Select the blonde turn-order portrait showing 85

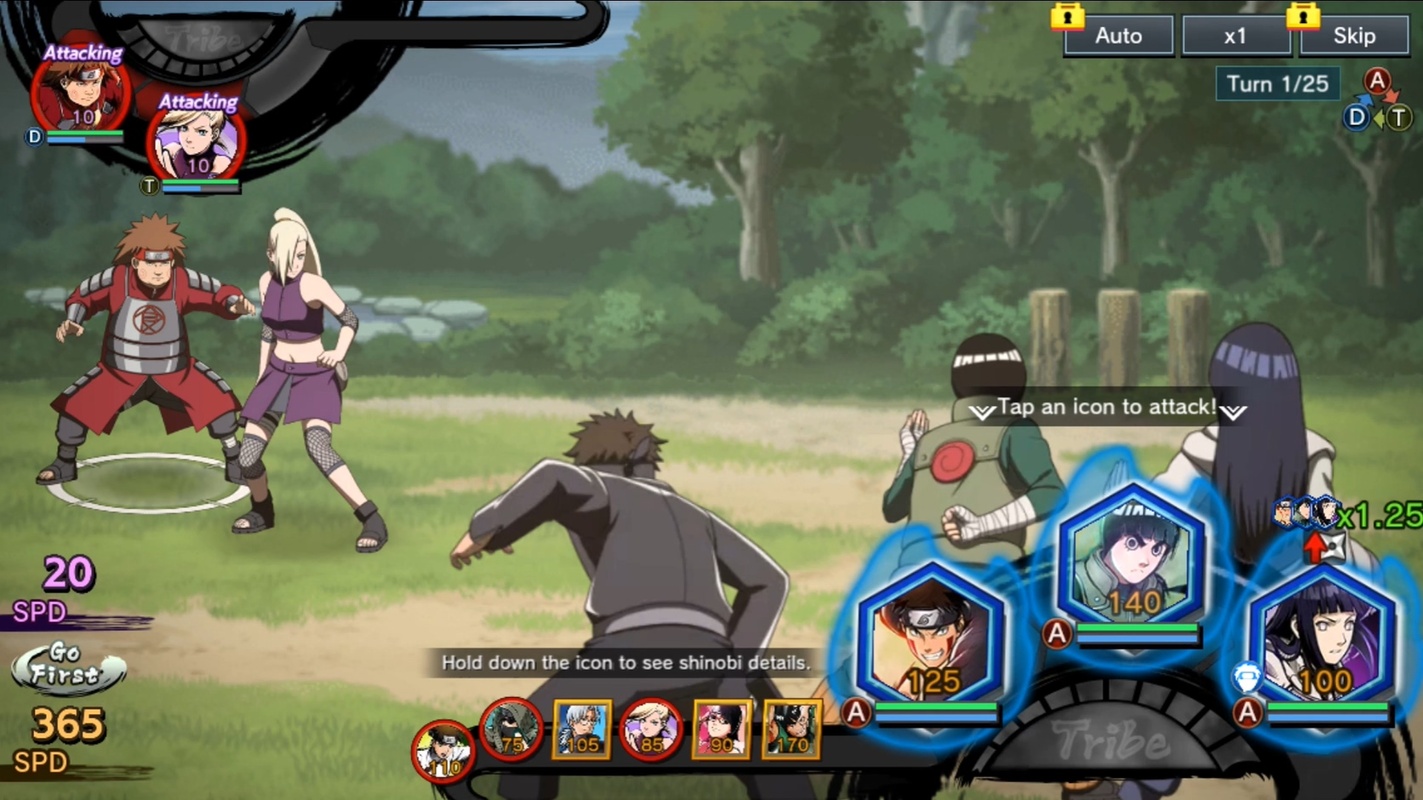click(x=651, y=729)
